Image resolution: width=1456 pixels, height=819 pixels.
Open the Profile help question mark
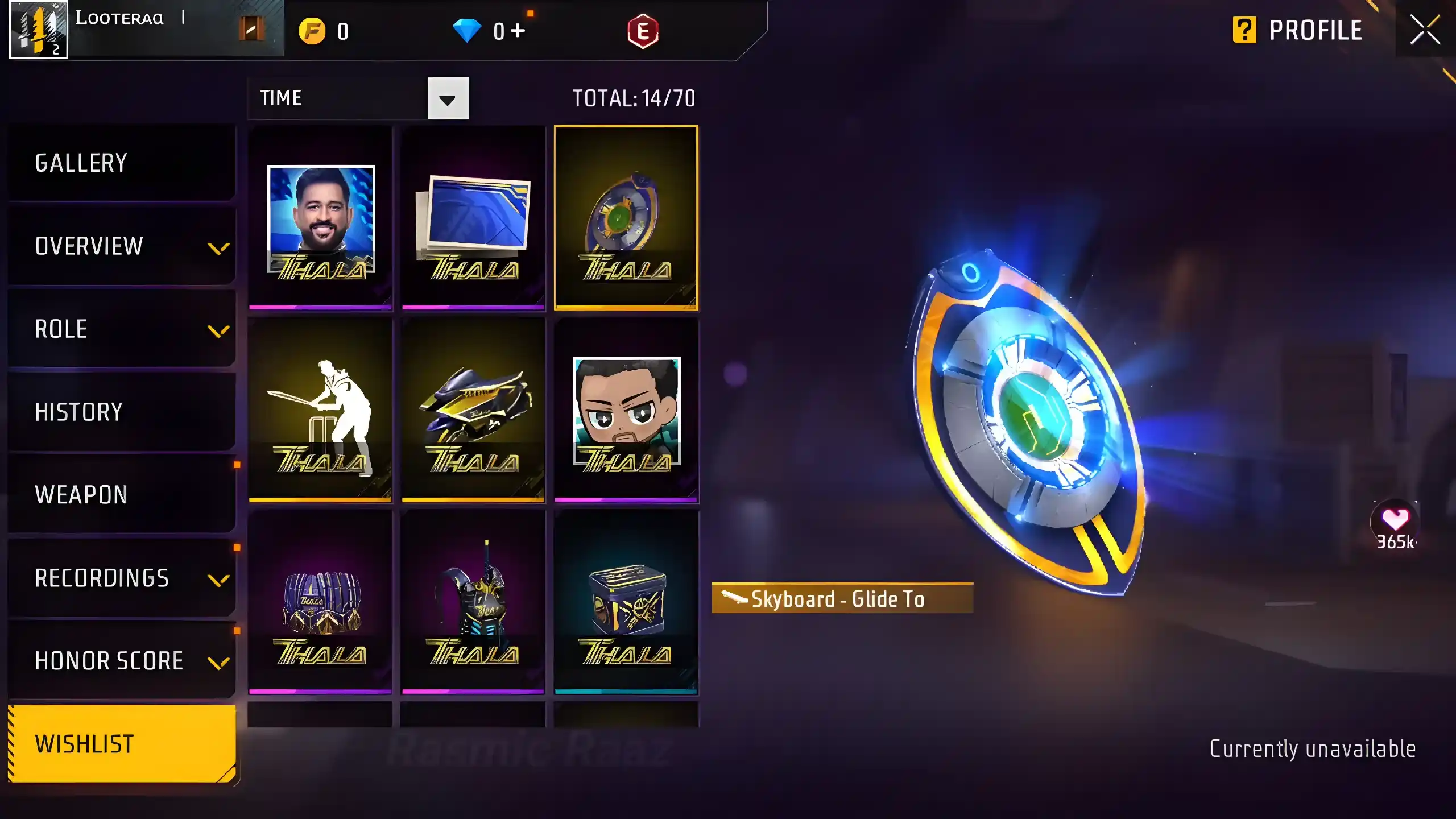tap(1244, 30)
